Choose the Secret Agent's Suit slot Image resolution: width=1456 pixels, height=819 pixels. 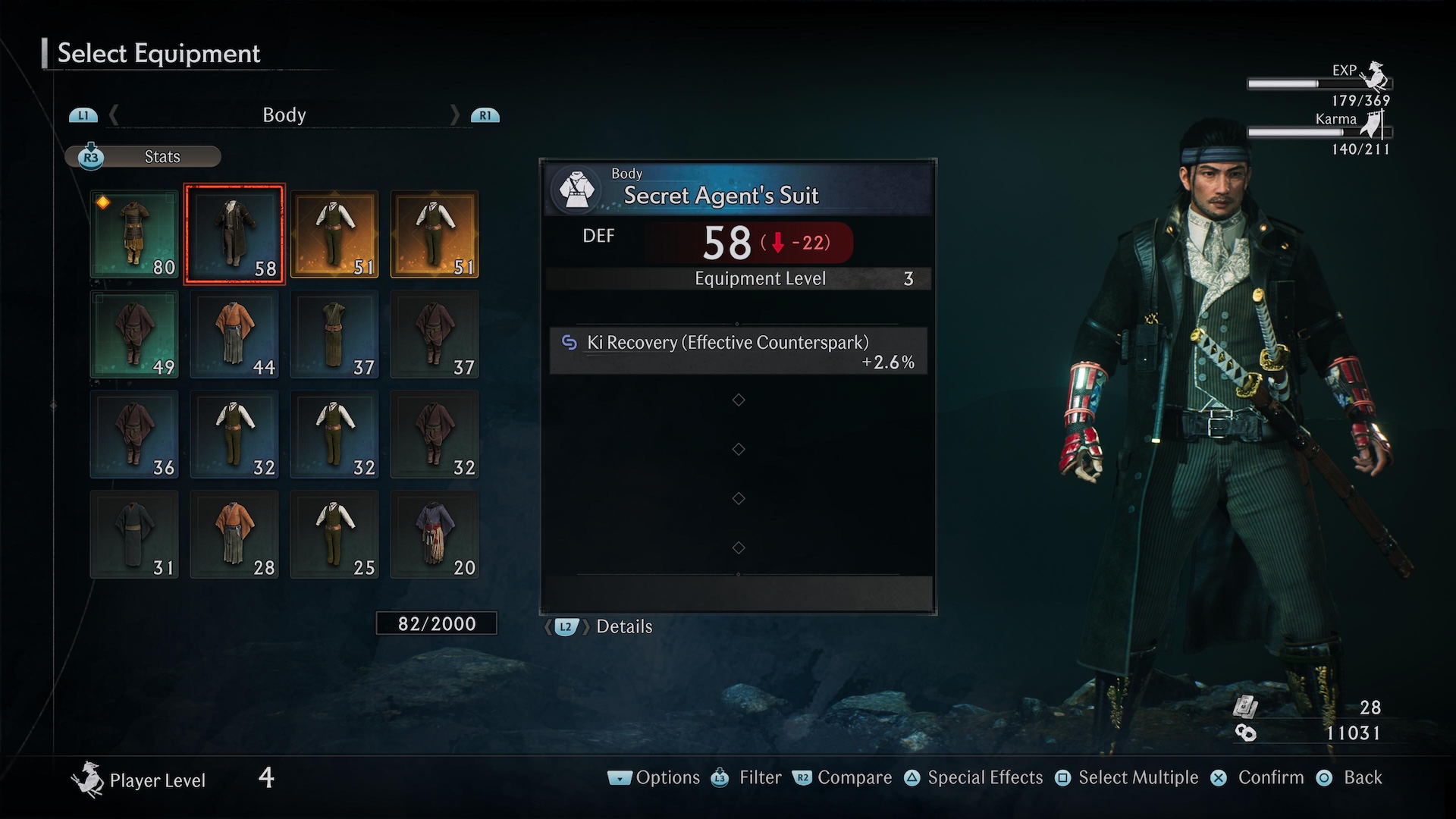point(234,234)
